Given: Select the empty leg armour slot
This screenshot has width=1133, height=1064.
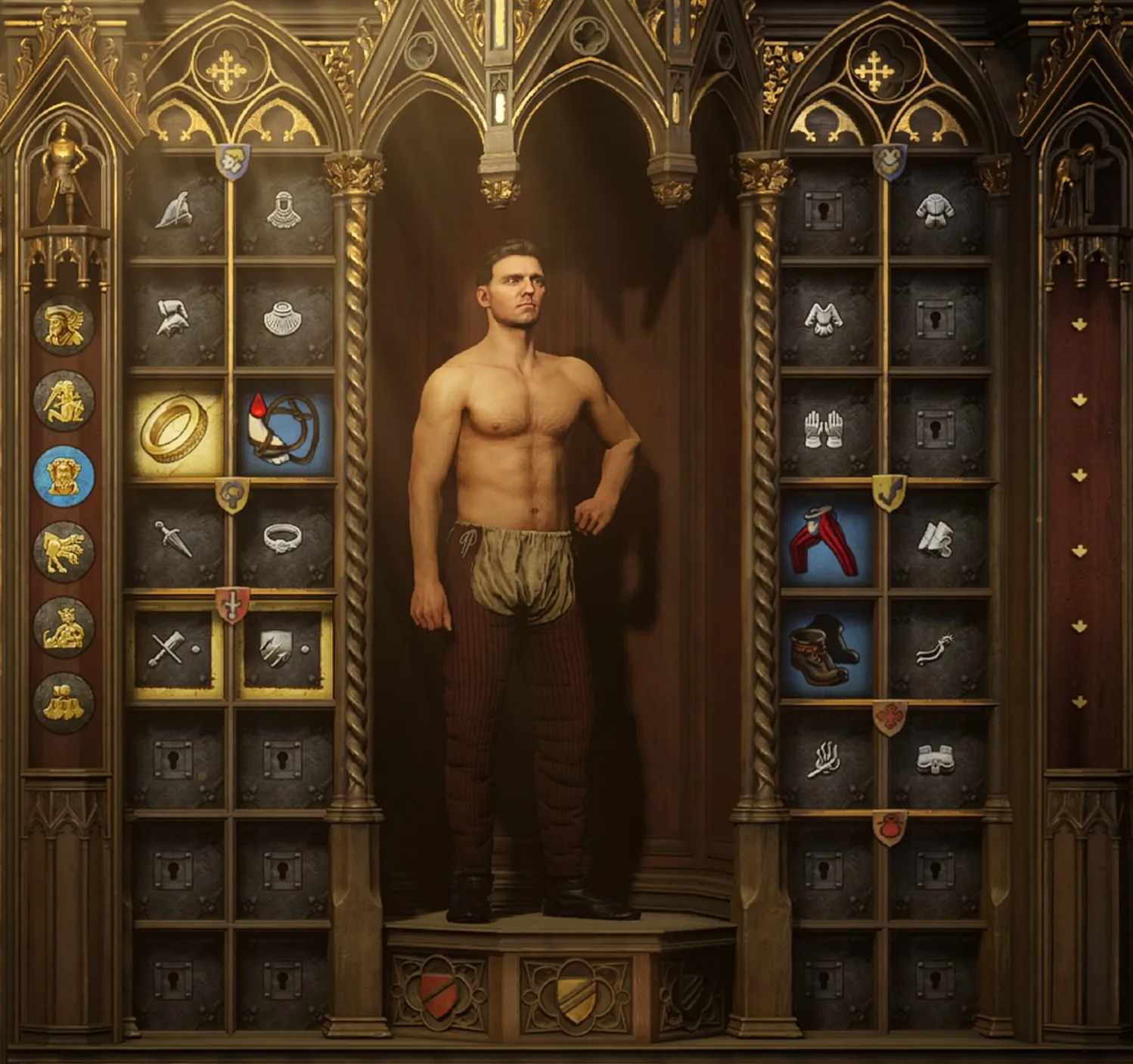Looking at the screenshot, I should tap(936, 539).
